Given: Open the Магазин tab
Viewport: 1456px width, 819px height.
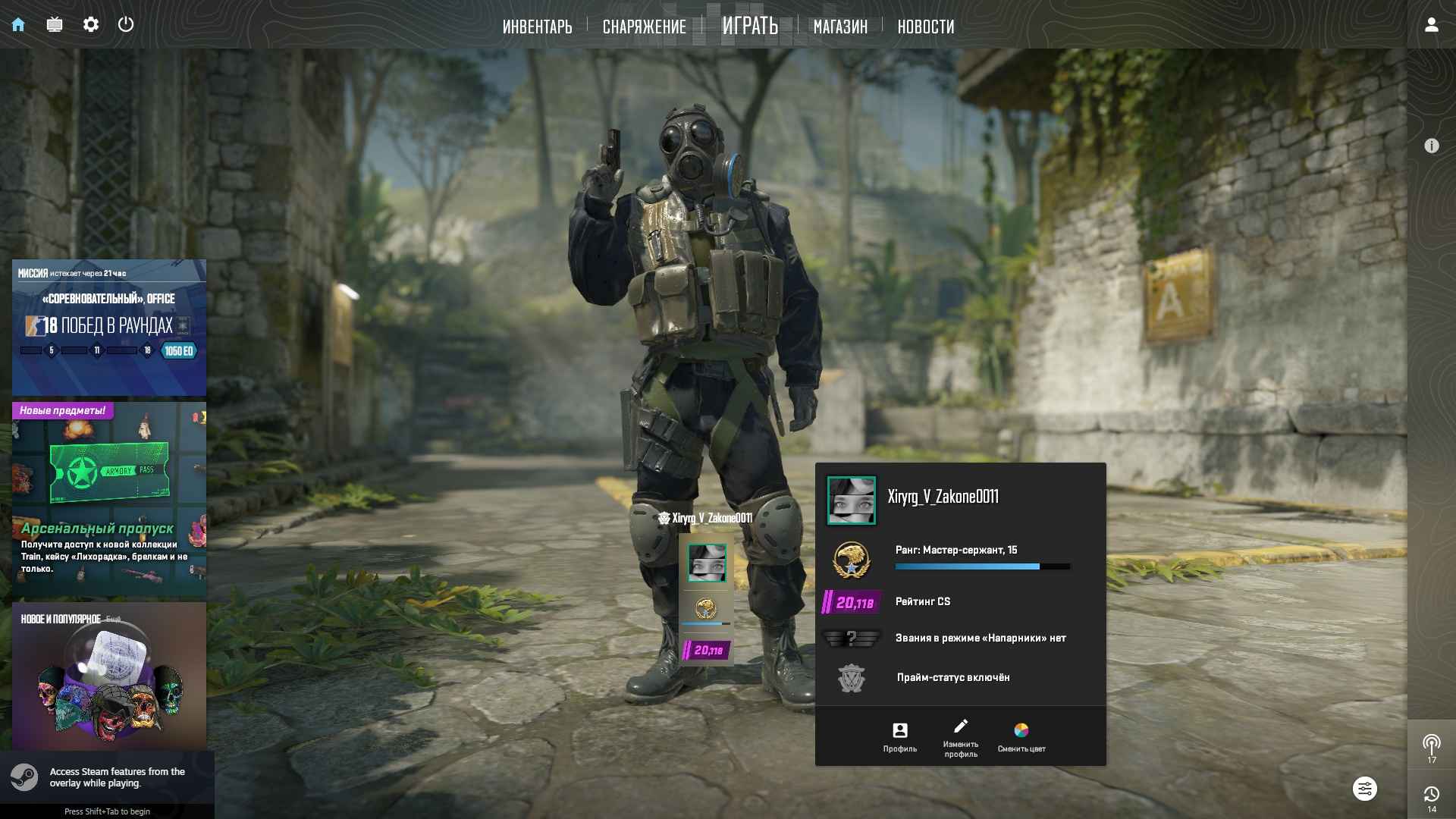Looking at the screenshot, I should (840, 27).
